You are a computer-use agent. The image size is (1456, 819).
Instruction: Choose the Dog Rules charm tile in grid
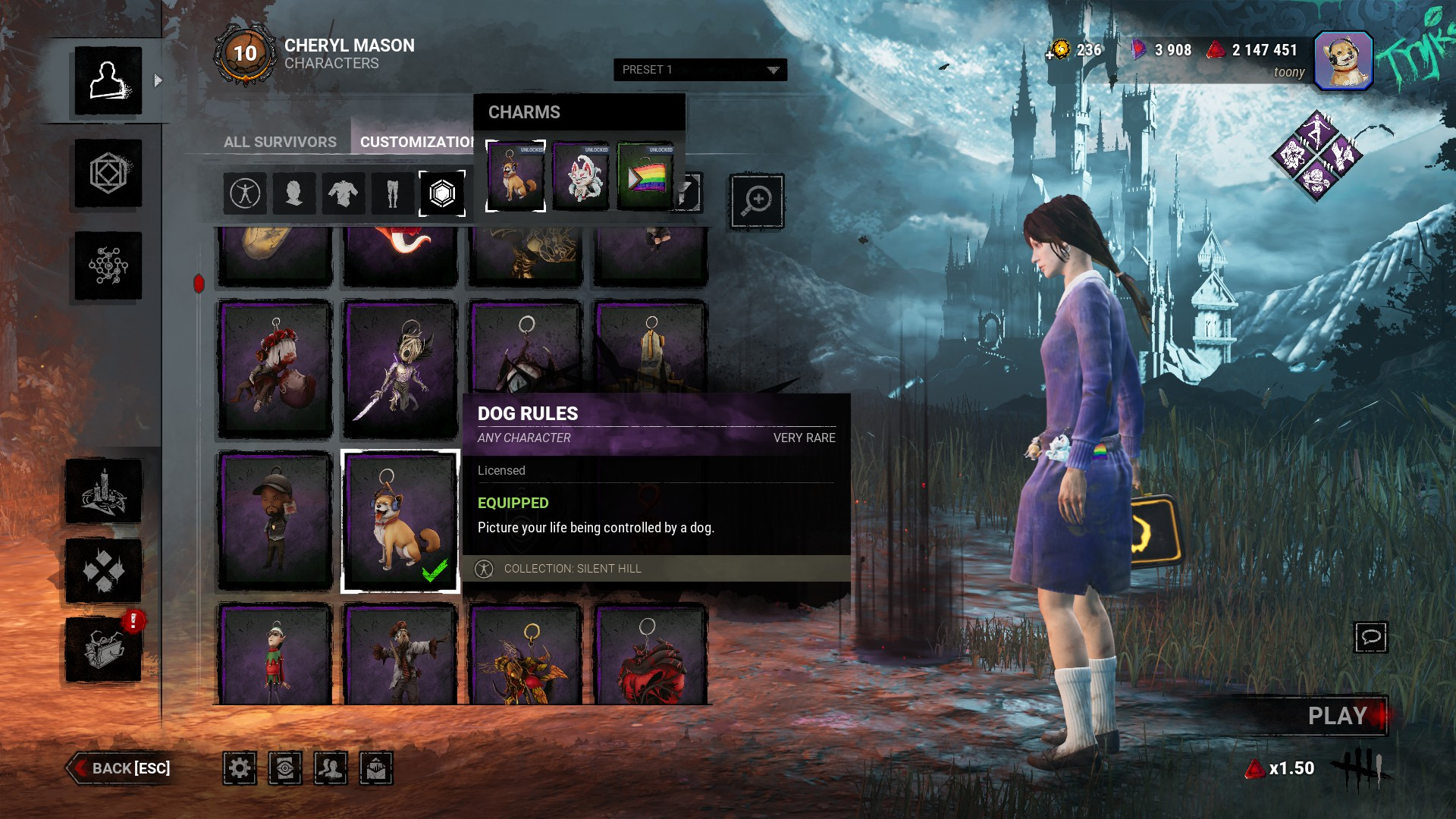(x=400, y=521)
